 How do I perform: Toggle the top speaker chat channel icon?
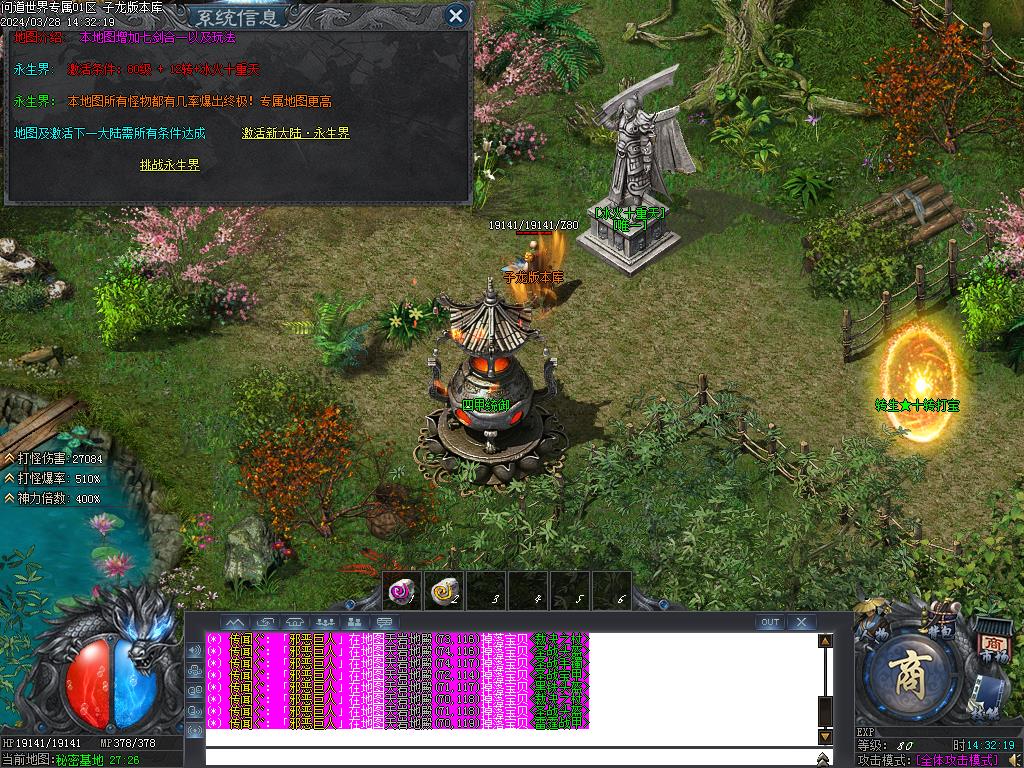point(194,650)
